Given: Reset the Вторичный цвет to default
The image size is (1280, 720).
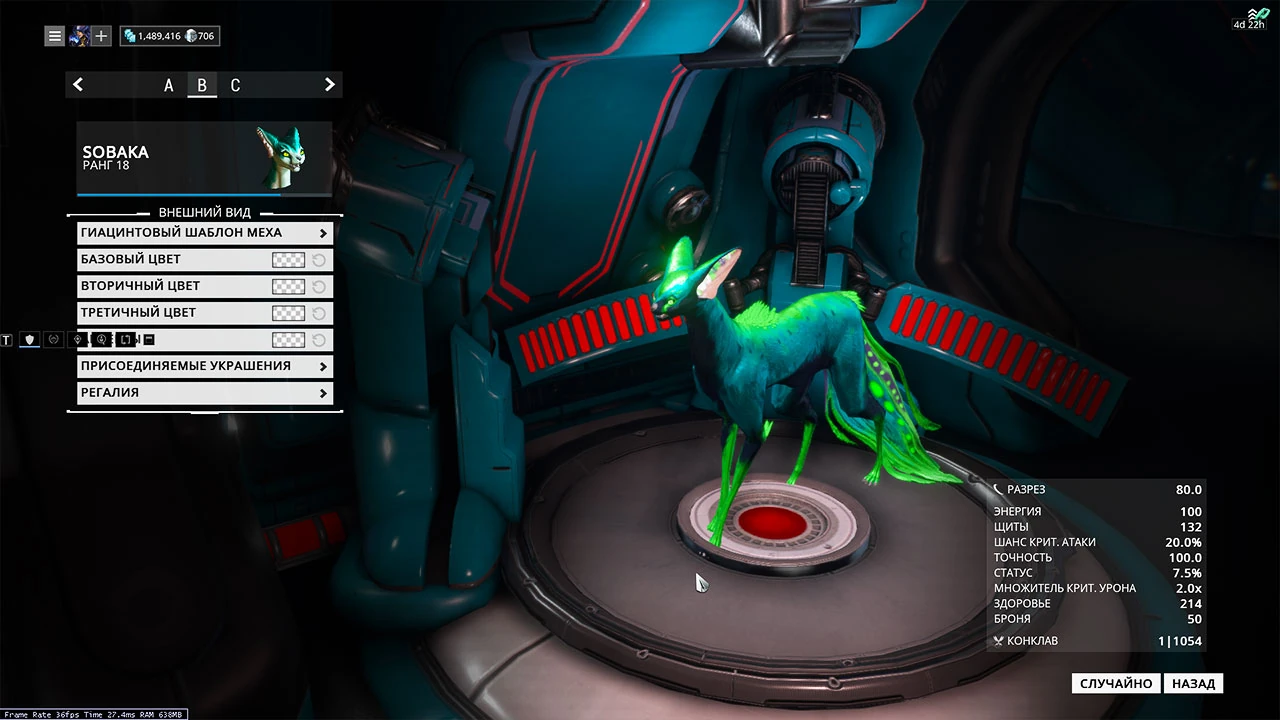Looking at the screenshot, I should 319,287.
